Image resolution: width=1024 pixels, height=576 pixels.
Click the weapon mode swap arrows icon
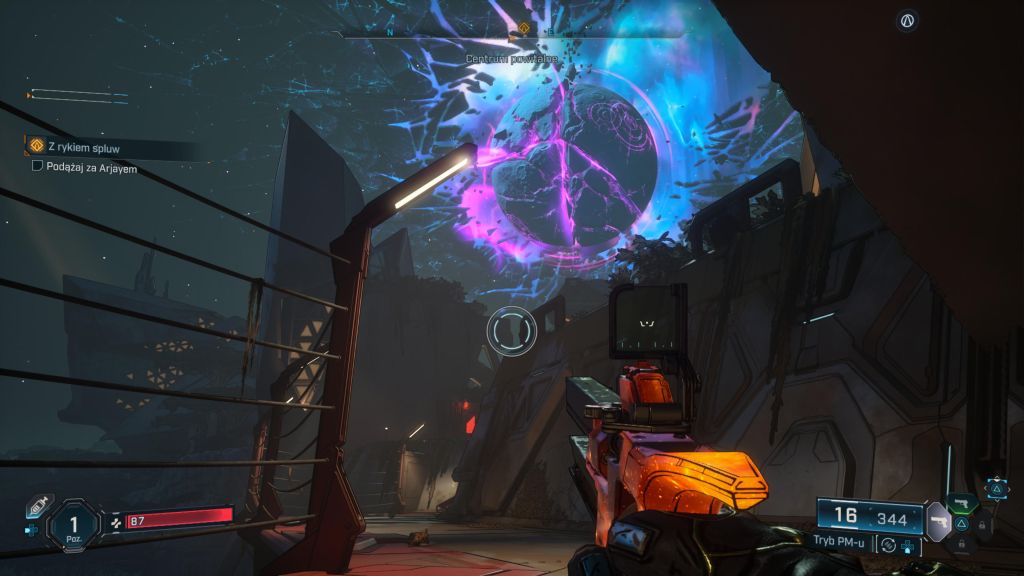(x=888, y=544)
